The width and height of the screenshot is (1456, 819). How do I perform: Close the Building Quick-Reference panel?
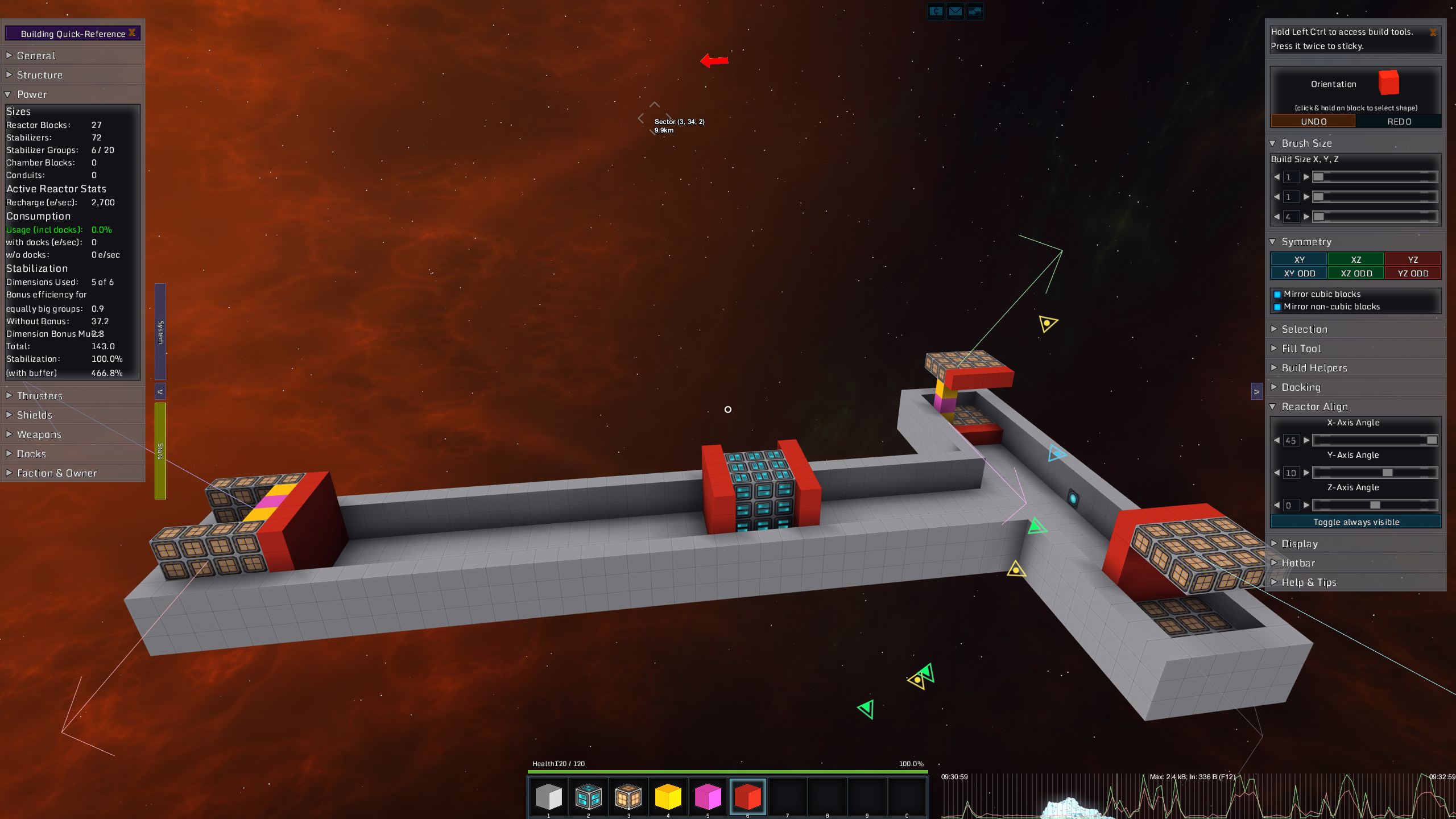(x=132, y=33)
